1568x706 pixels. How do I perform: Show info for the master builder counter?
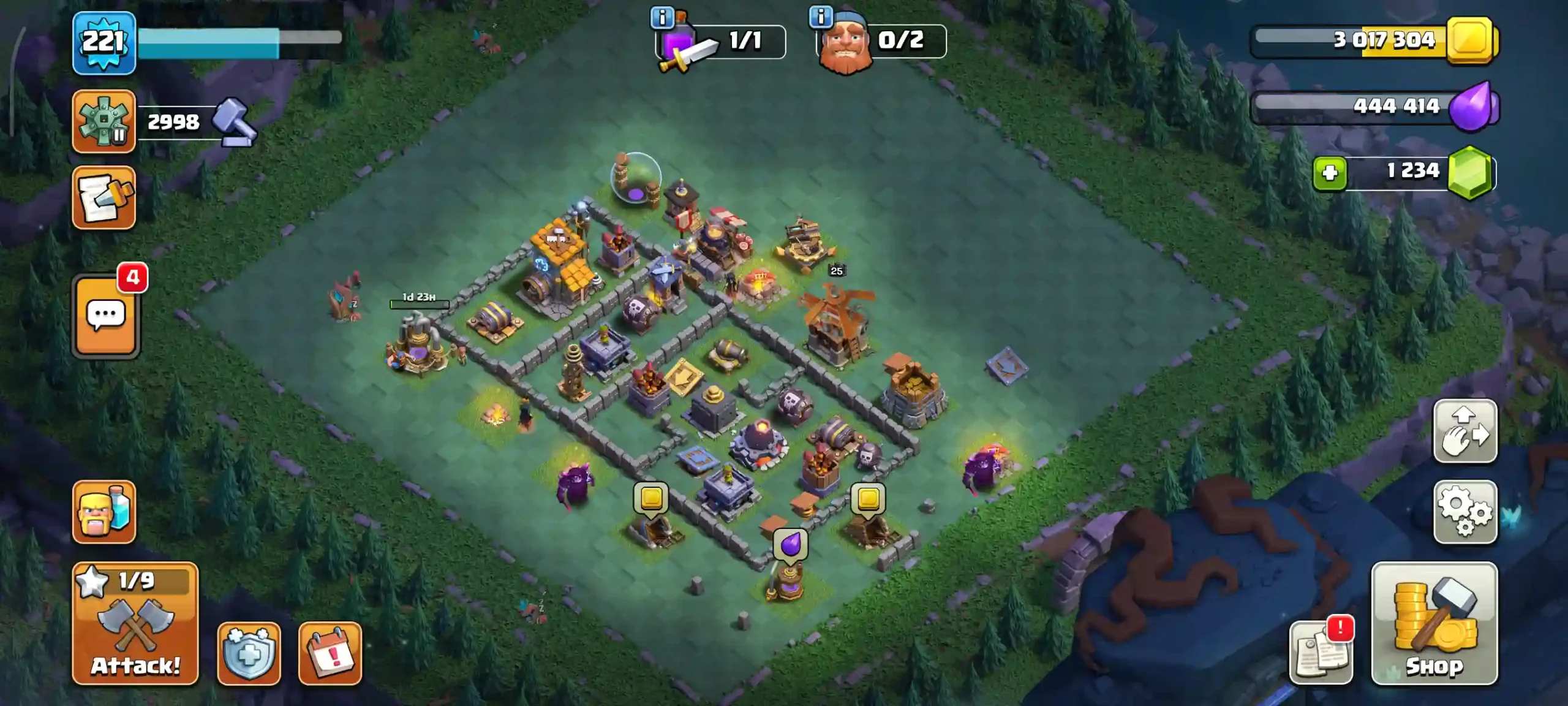click(821, 17)
